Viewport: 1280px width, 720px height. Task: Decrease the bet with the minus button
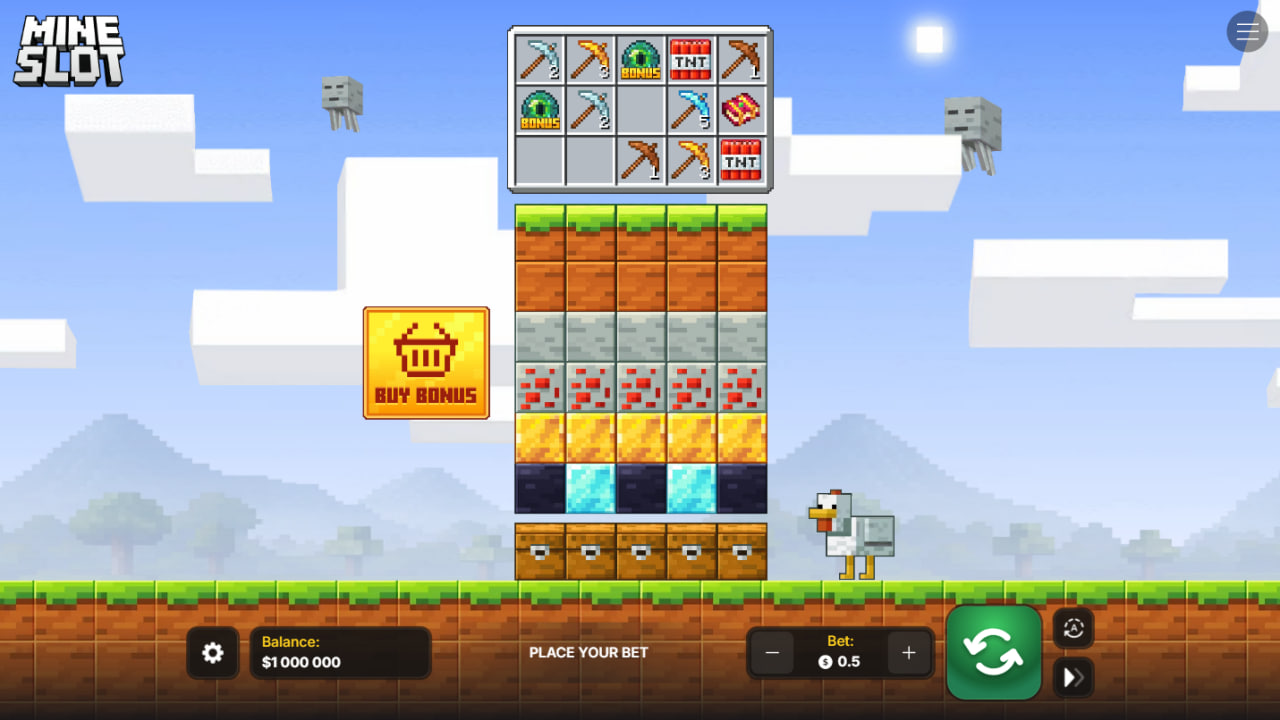(x=772, y=652)
